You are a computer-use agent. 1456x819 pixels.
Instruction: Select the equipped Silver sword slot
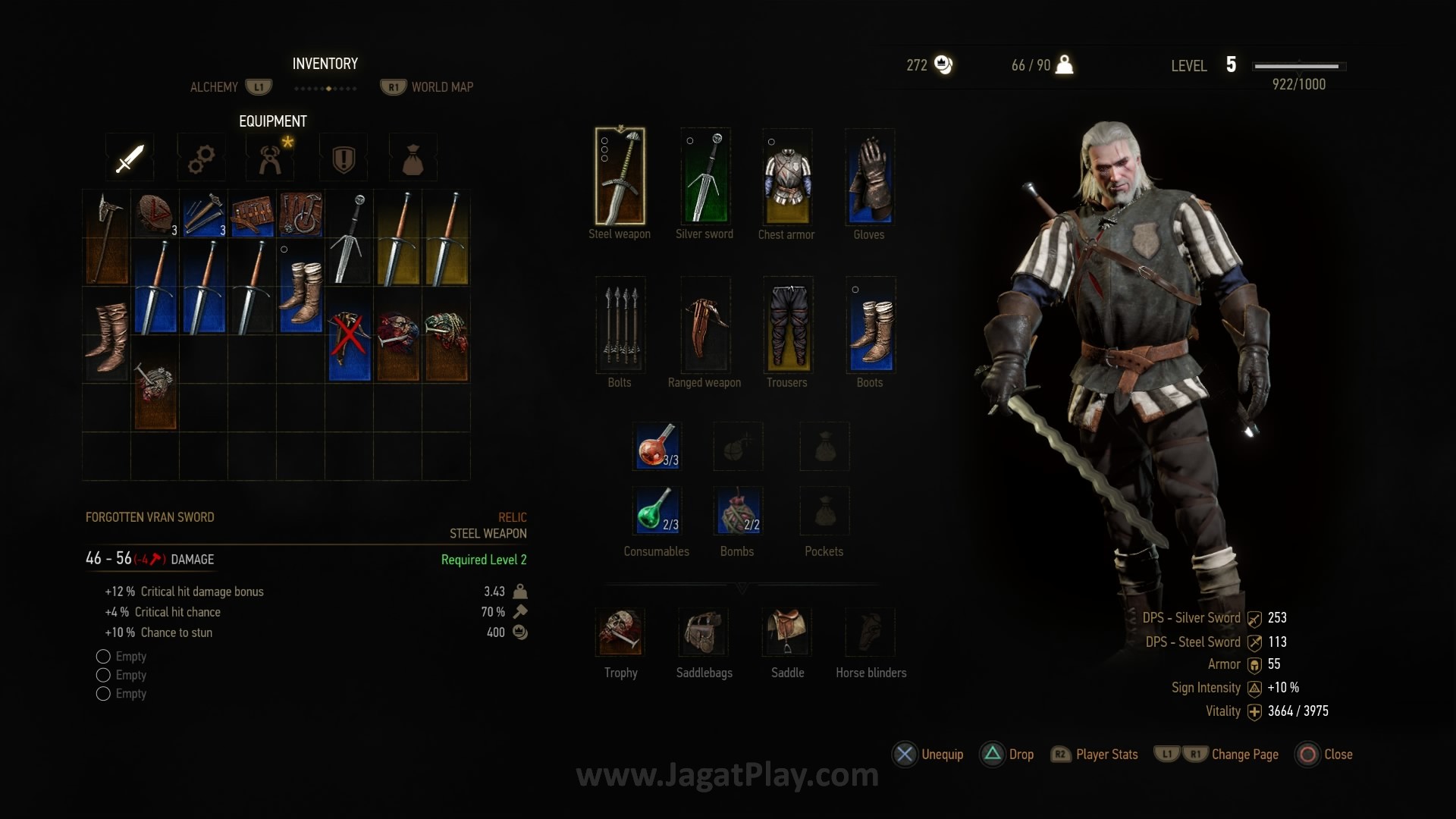[x=705, y=177]
